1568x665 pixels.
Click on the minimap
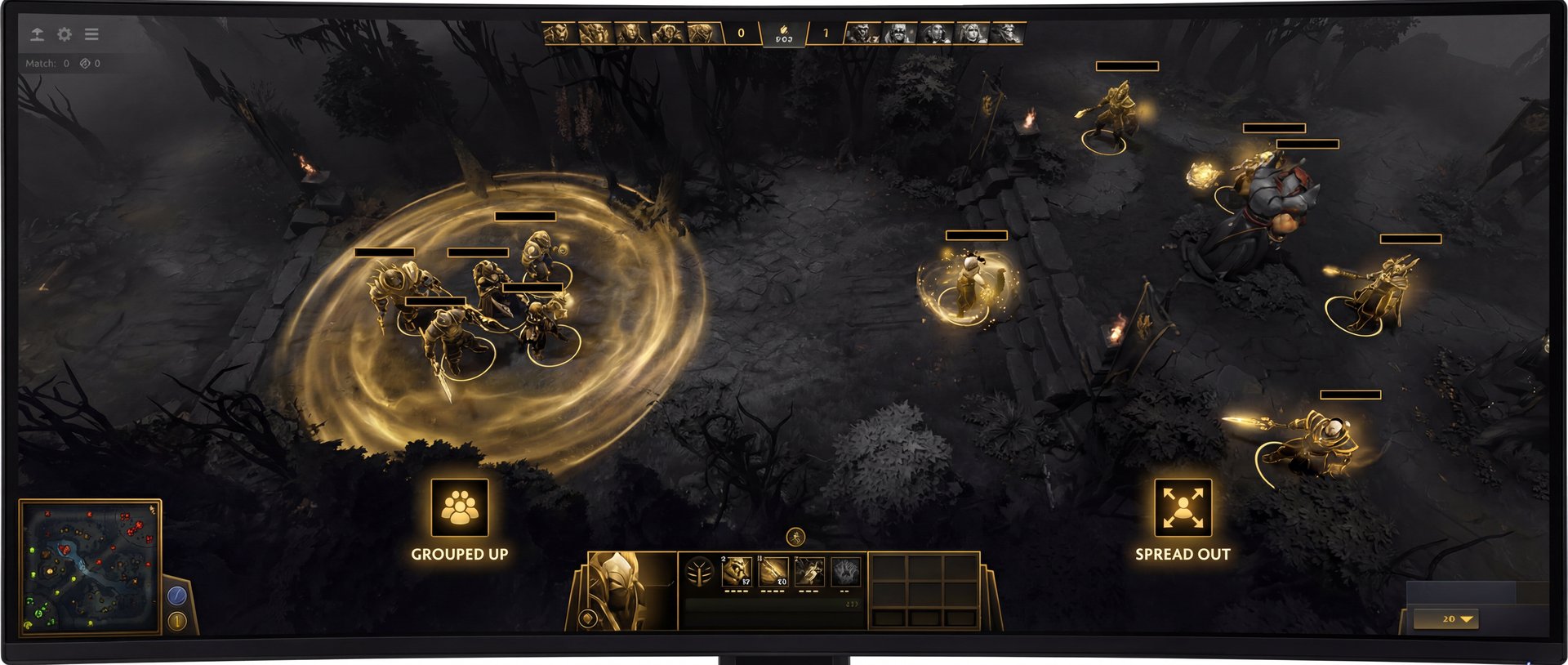click(90, 566)
